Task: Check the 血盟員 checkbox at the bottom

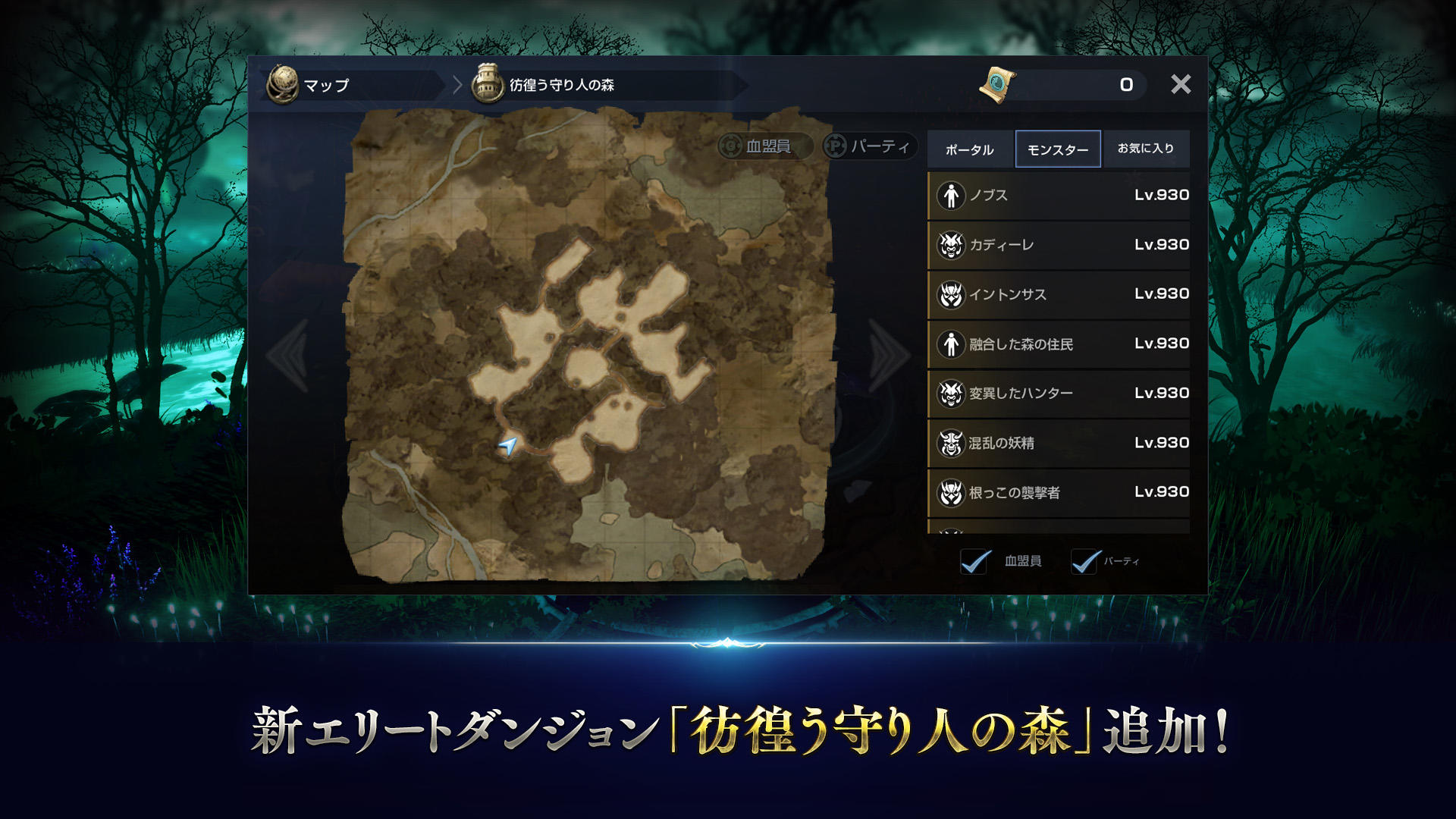Action: [x=974, y=560]
